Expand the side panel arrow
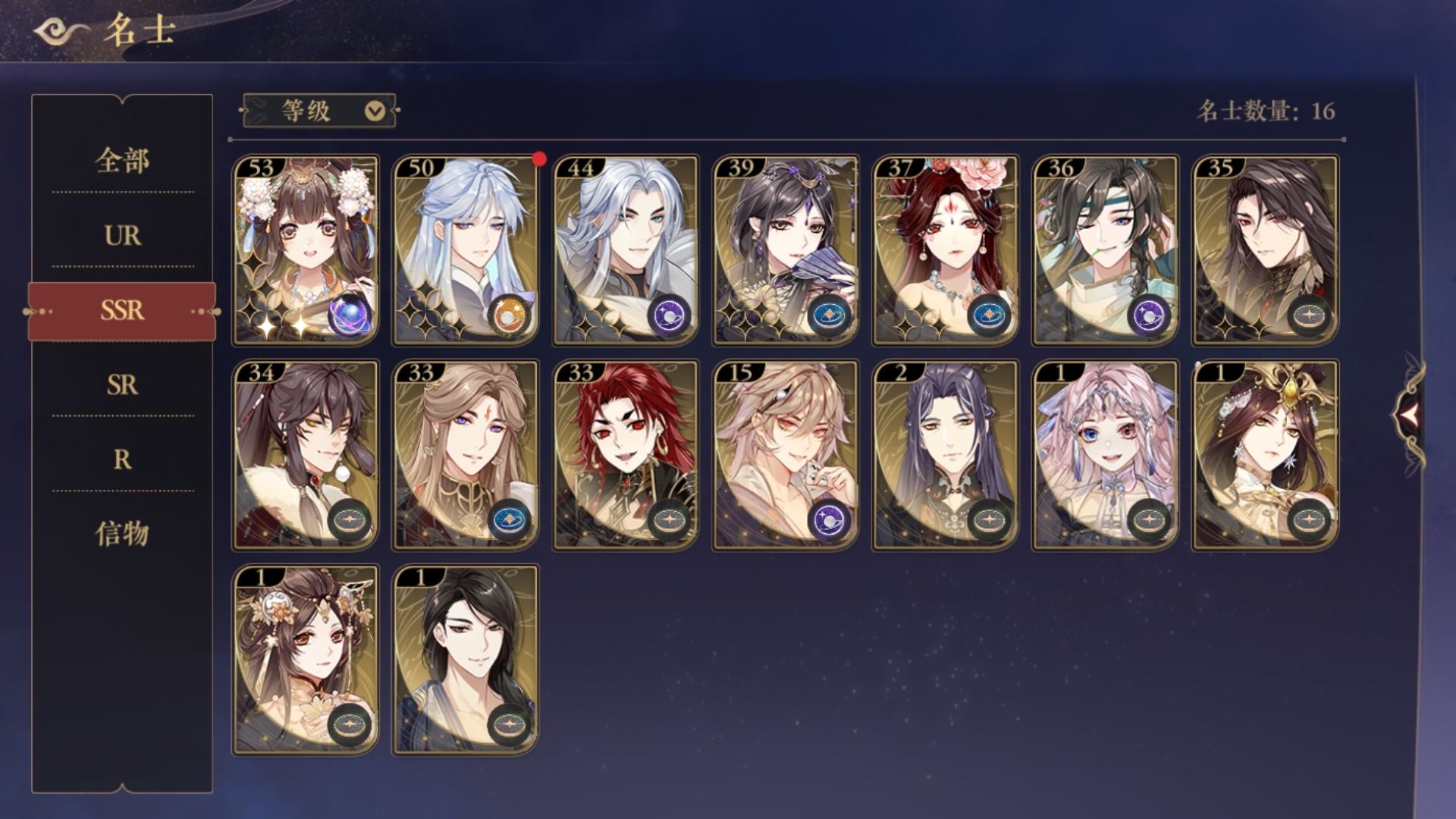Viewport: 1456px width, 819px height. 1409,414
